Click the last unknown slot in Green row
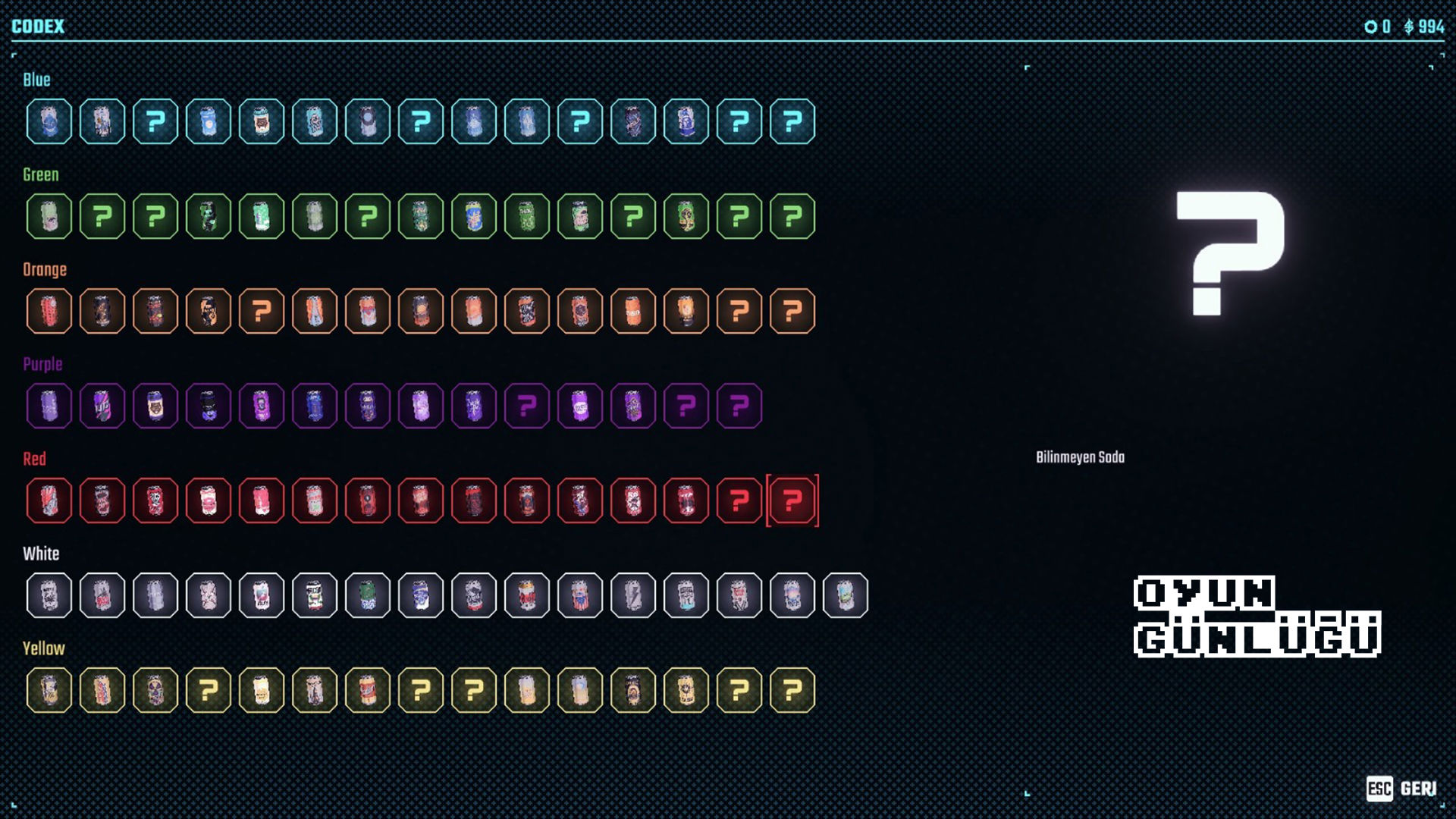Viewport: 1456px width, 819px height. pyautogui.click(x=792, y=216)
